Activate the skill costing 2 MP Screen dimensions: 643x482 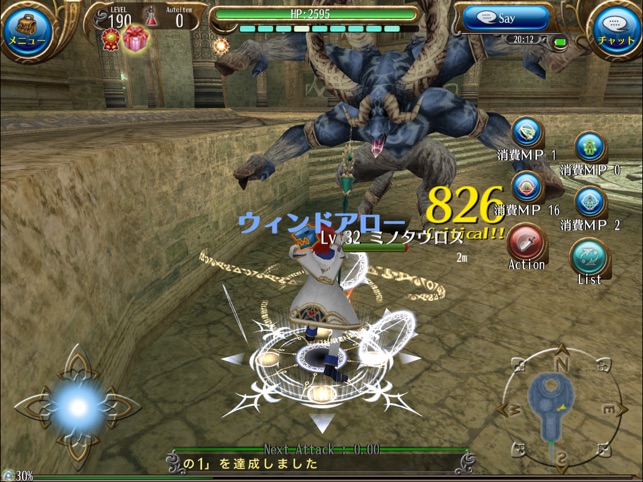590,202
